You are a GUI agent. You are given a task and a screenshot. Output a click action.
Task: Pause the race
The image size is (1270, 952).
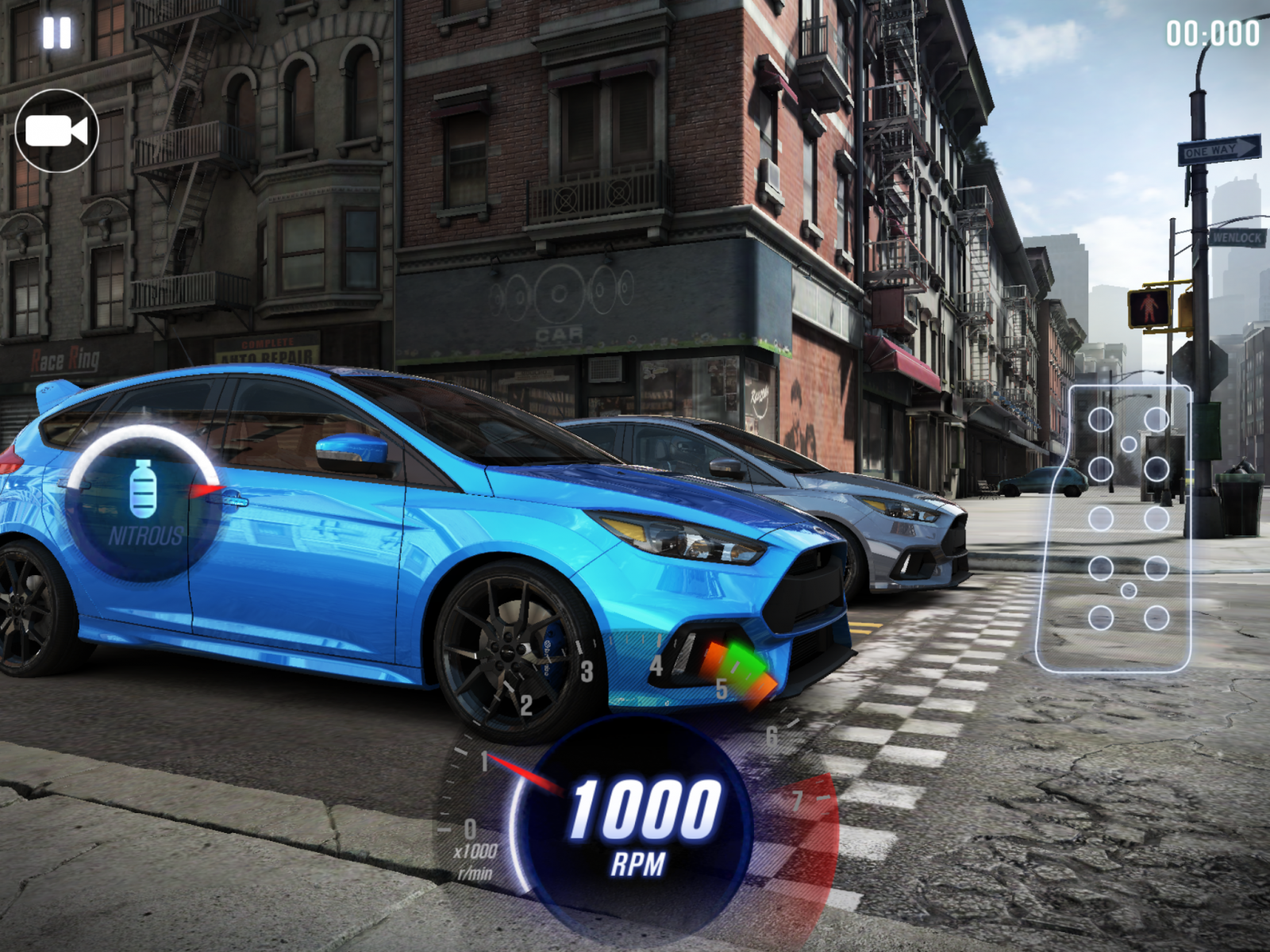57,33
